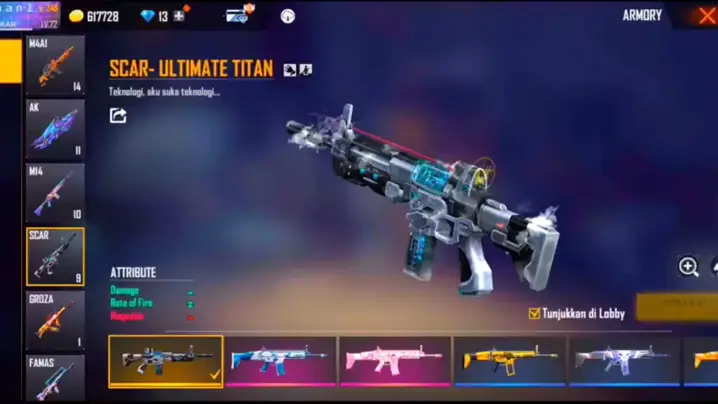Choose the pink SCAR skin thumbnail
The image size is (718, 404).
[394, 361]
